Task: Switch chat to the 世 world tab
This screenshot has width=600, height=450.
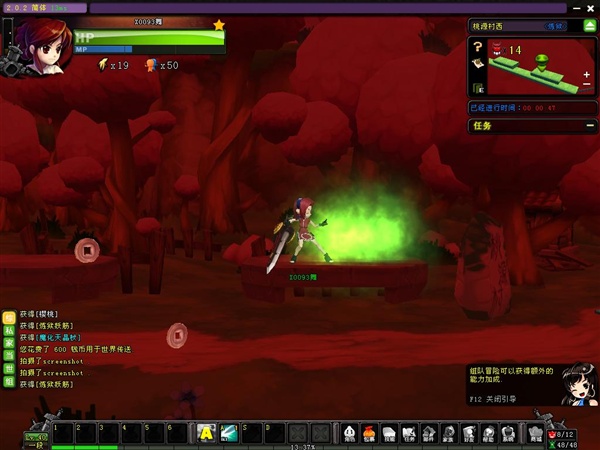Action: pyautogui.click(x=9, y=368)
